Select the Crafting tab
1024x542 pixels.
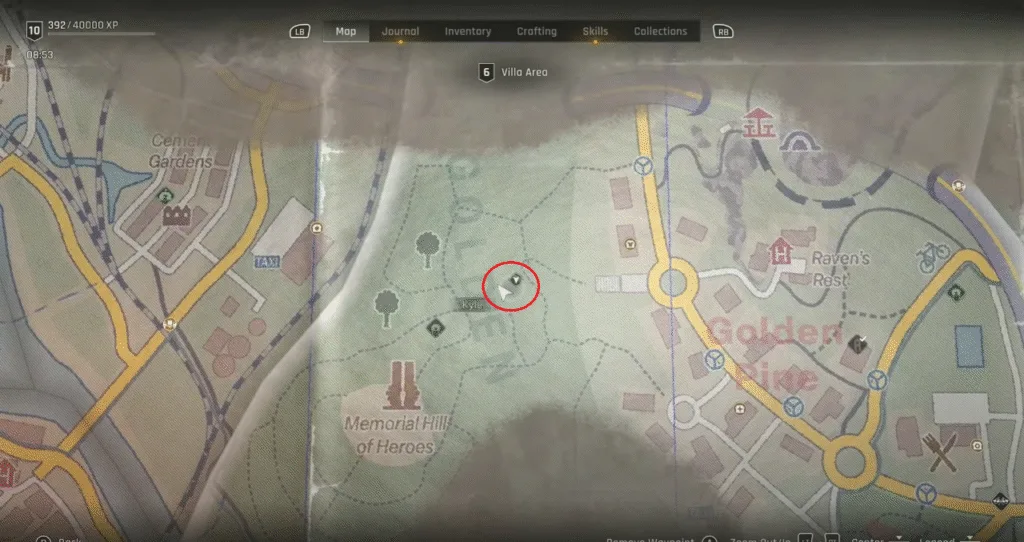[x=537, y=31]
